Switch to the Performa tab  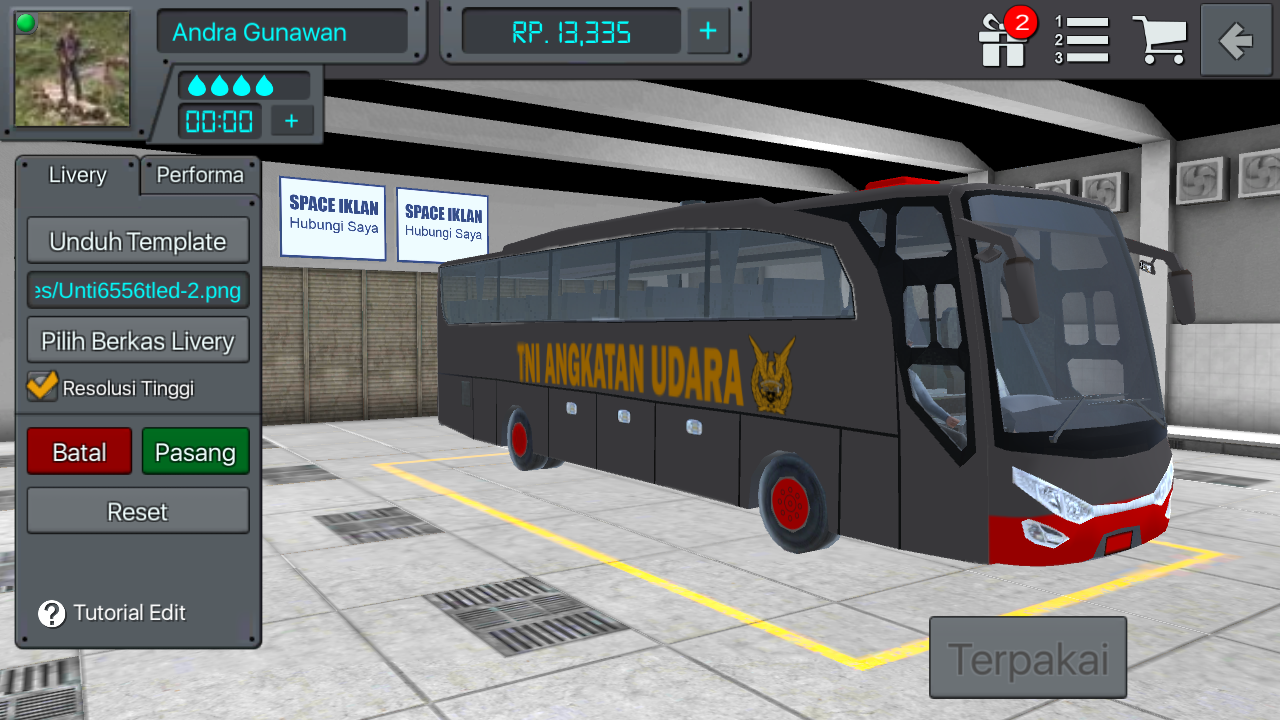[199, 175]
